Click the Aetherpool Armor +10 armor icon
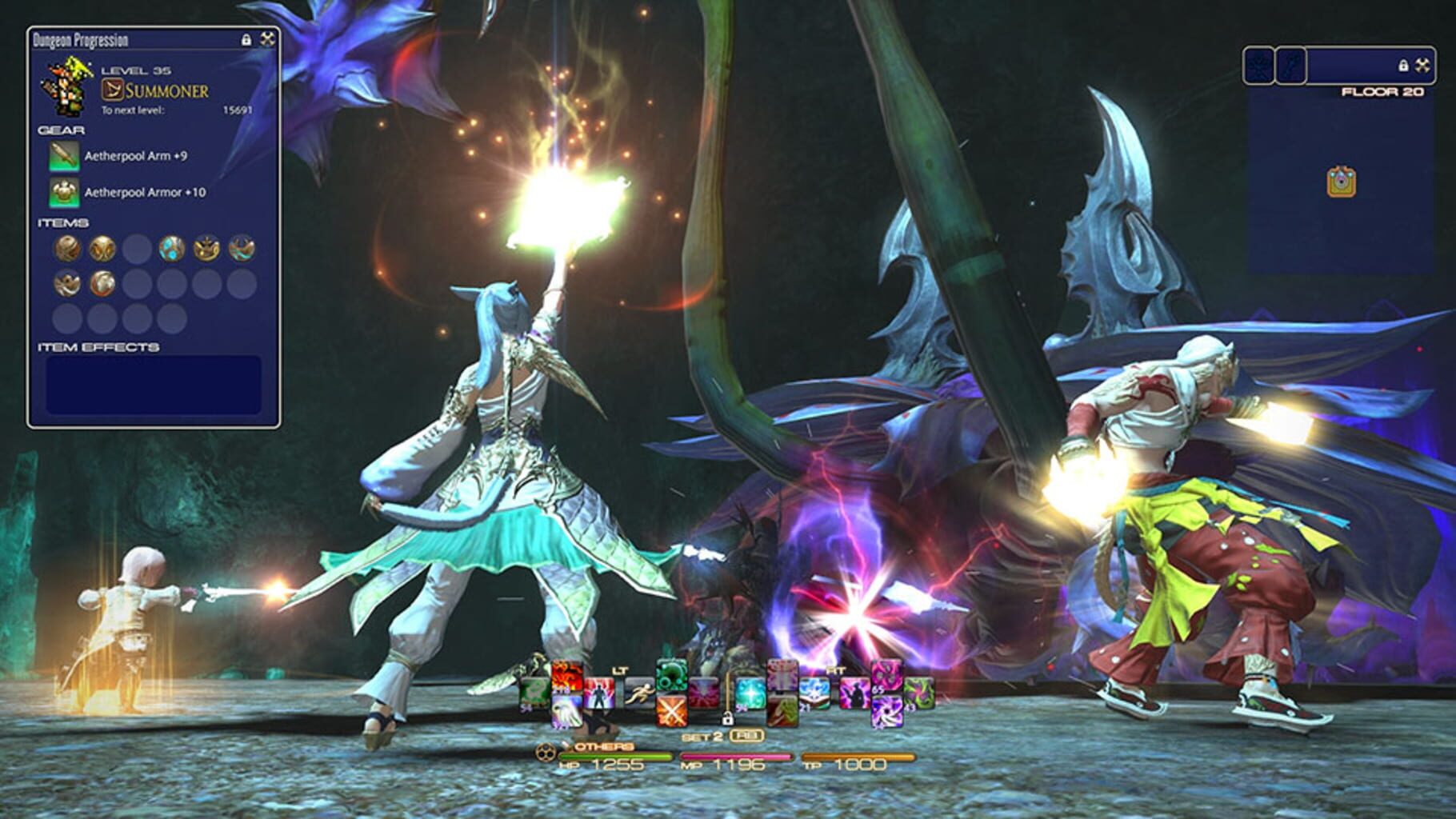Viewport: 1456px width, 819px height. click(x=64, y=192)
